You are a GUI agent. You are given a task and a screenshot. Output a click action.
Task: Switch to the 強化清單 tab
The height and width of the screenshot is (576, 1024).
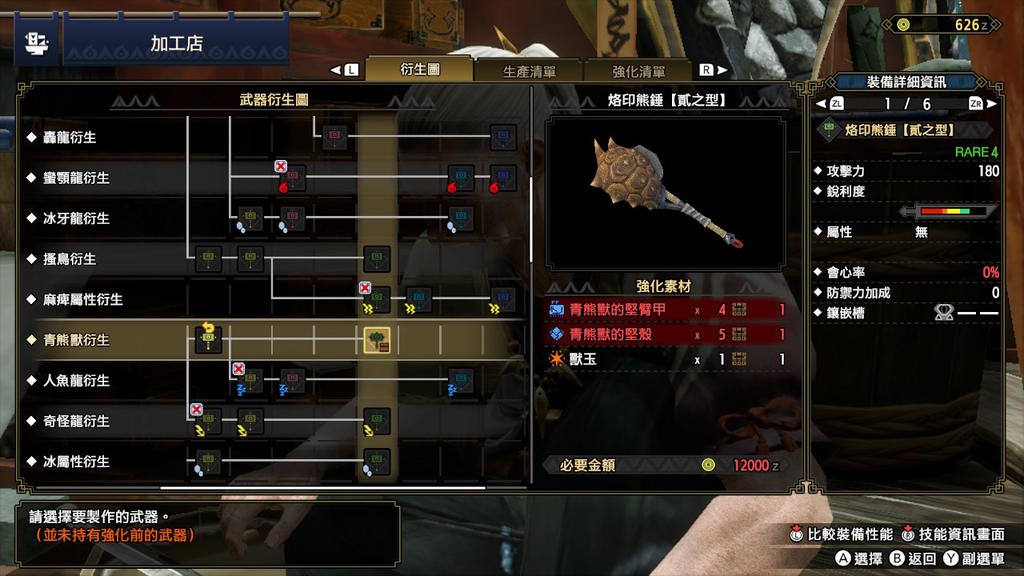point(639,71)
